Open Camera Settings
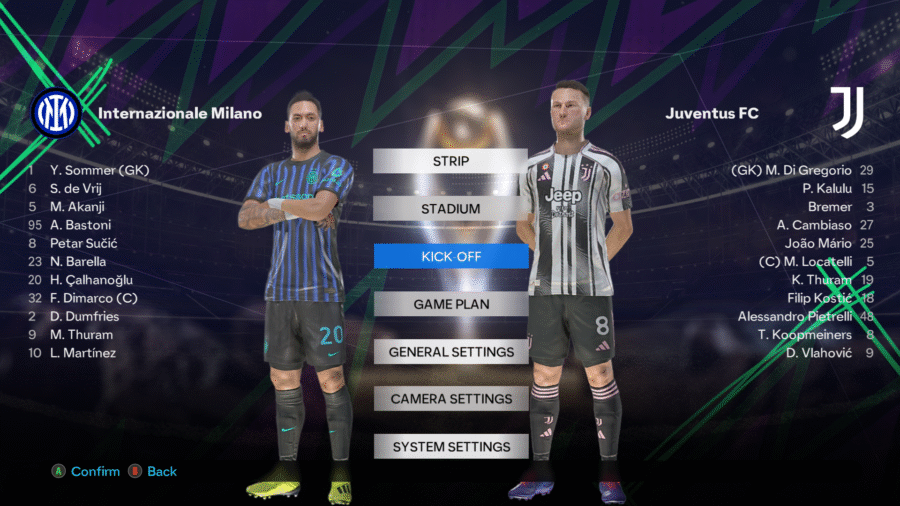The width and height of the screenshot is (900, 506). 450,399
